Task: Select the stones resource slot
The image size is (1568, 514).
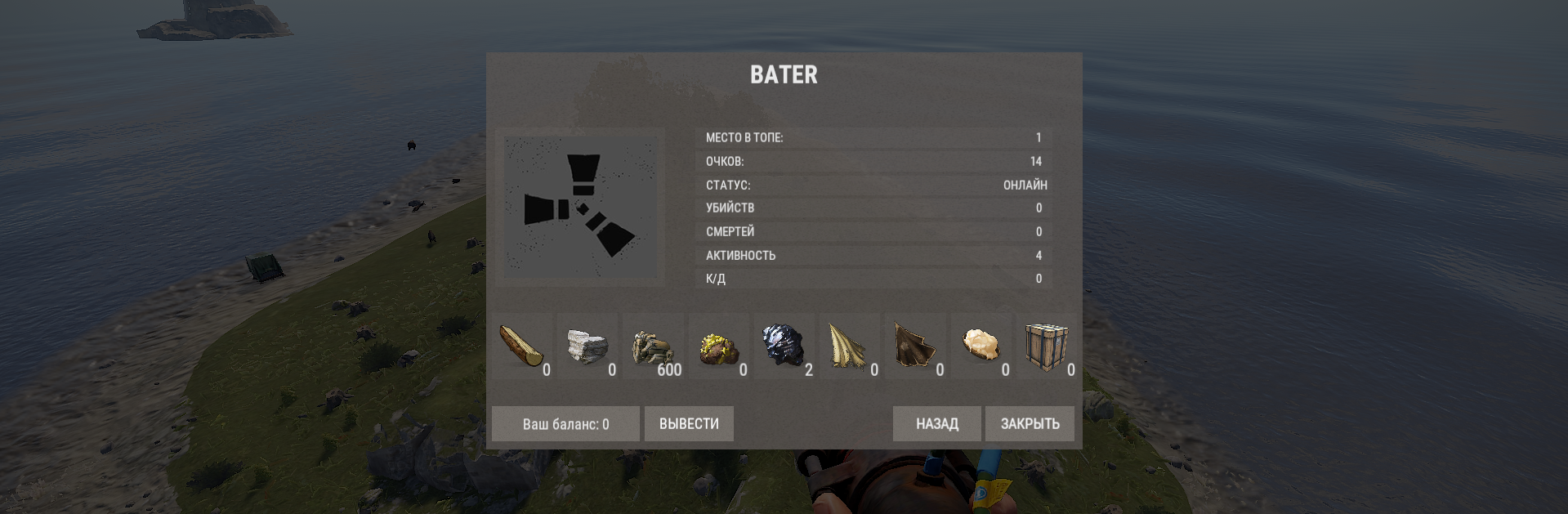Action: pyautogui.click(x=589, y=346)
